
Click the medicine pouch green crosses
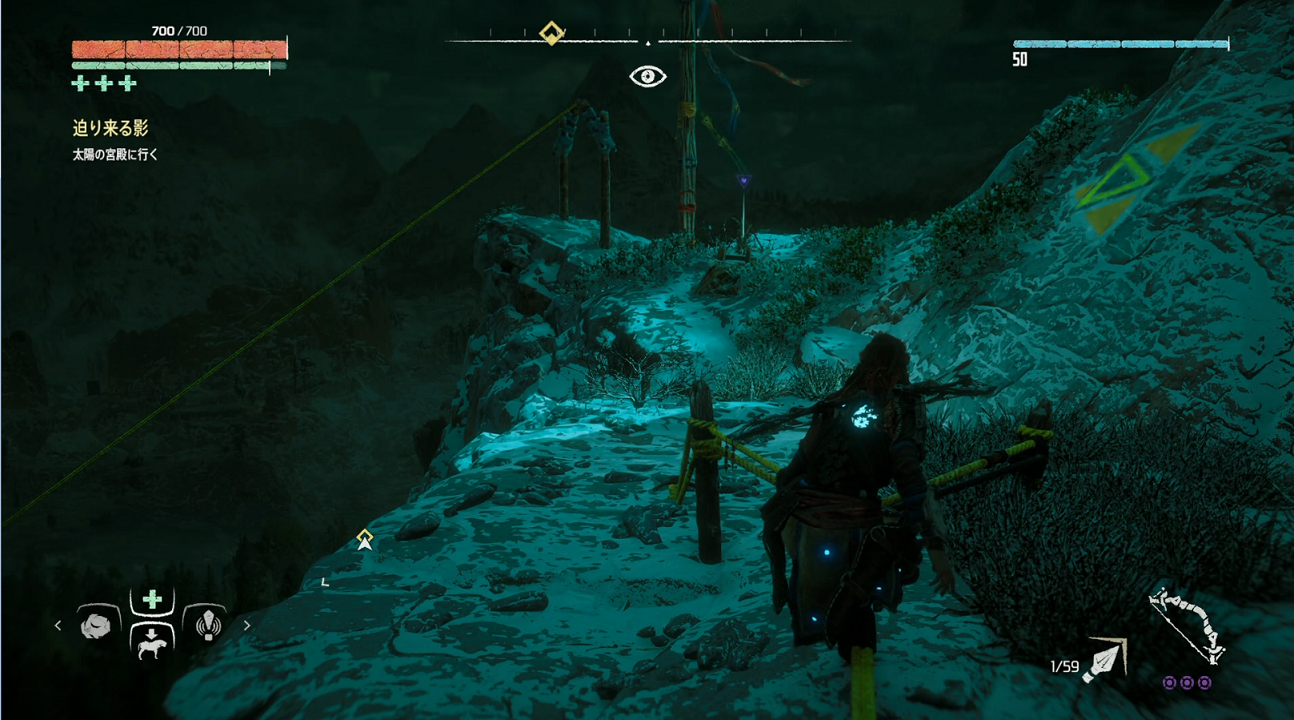coord(104,84)
